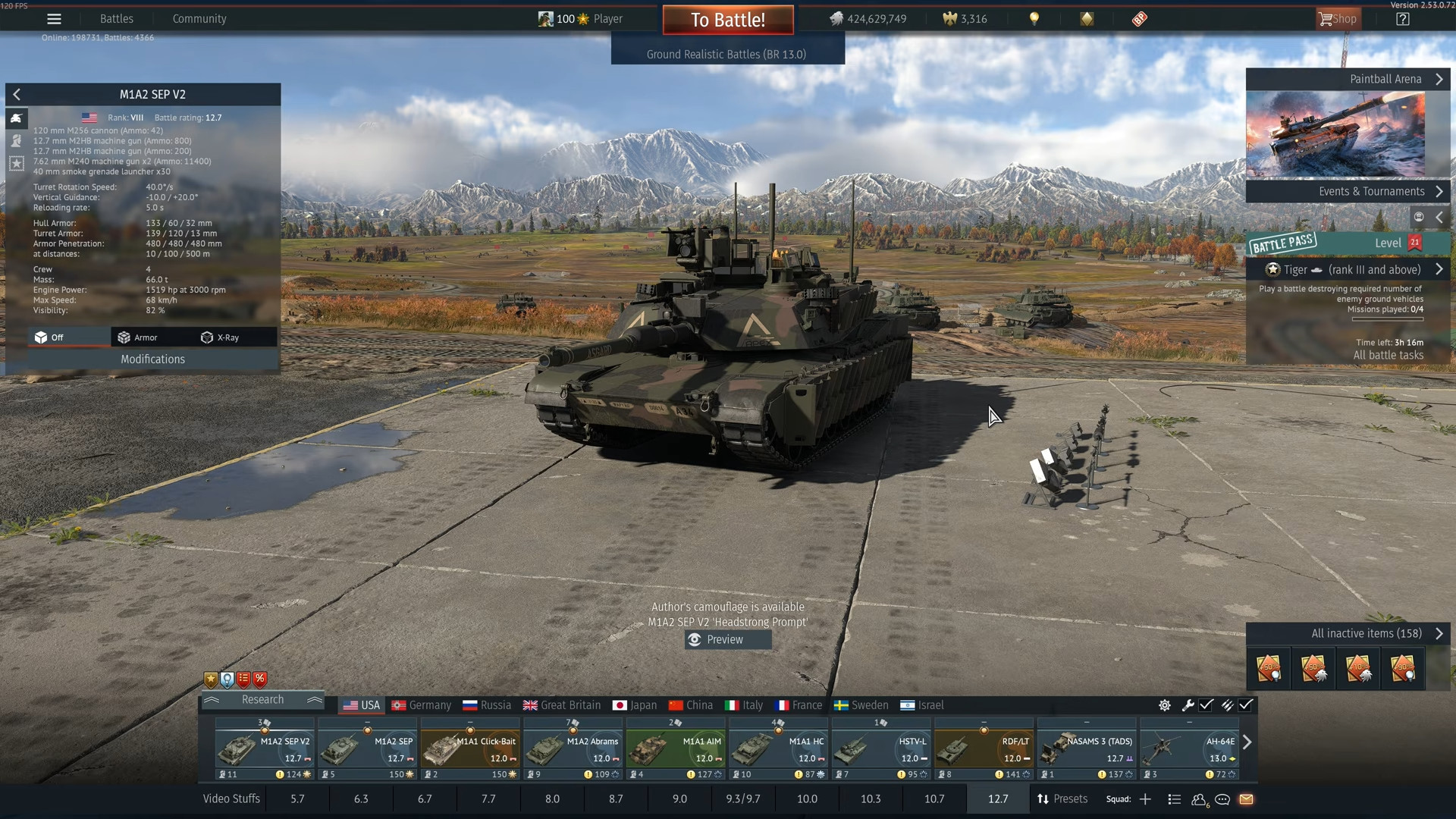1456x819 pixels.
Task: Enable the checkbox next to the wrench icon
Action: pyautogui.click(x=1207, y=705)
